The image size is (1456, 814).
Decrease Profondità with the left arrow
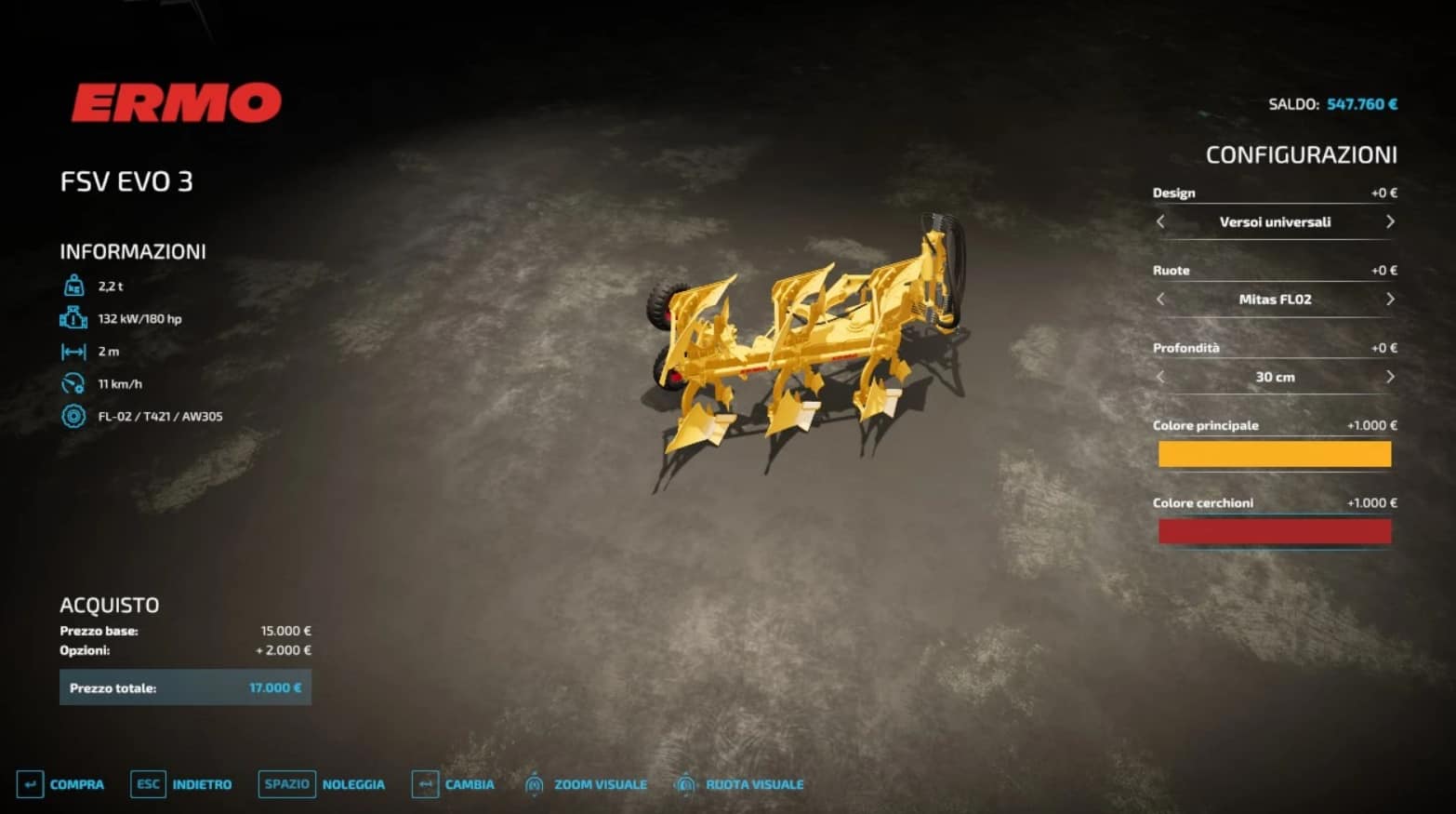click(1160, 377)
